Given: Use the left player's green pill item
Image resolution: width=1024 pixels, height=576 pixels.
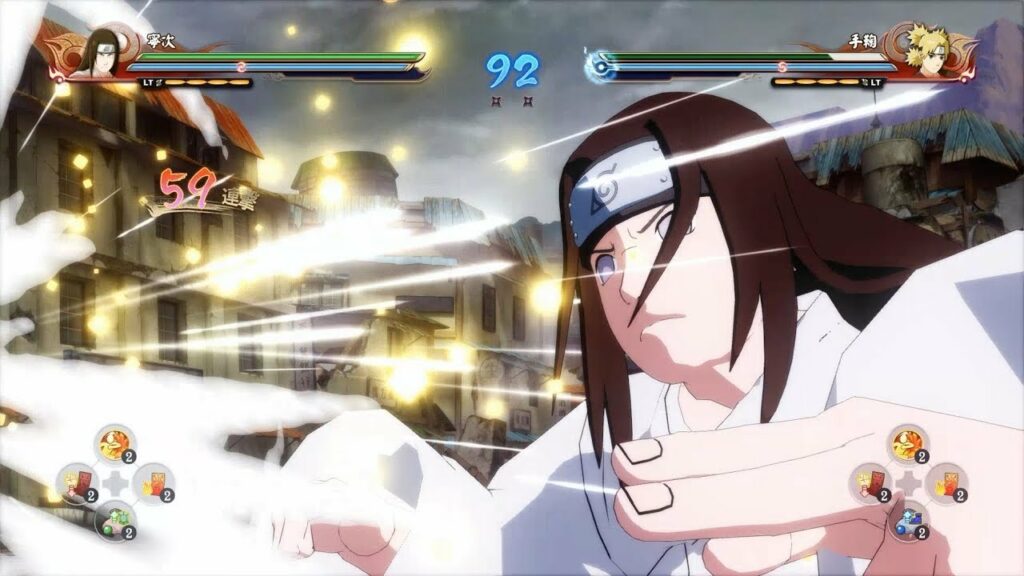Looking at the screenshot, I should click(x=115, y=521).
